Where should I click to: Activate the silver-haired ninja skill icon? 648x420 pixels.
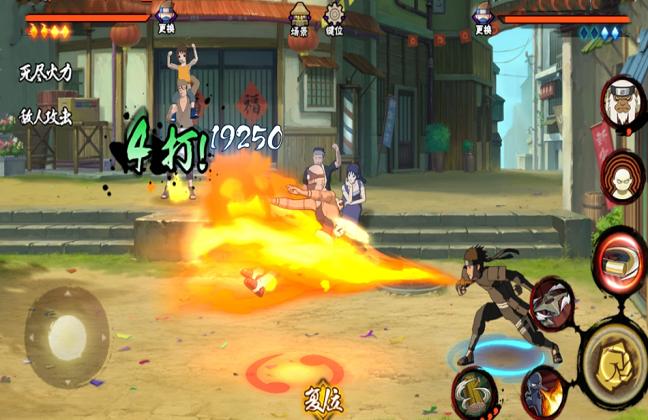click(550, 303)
